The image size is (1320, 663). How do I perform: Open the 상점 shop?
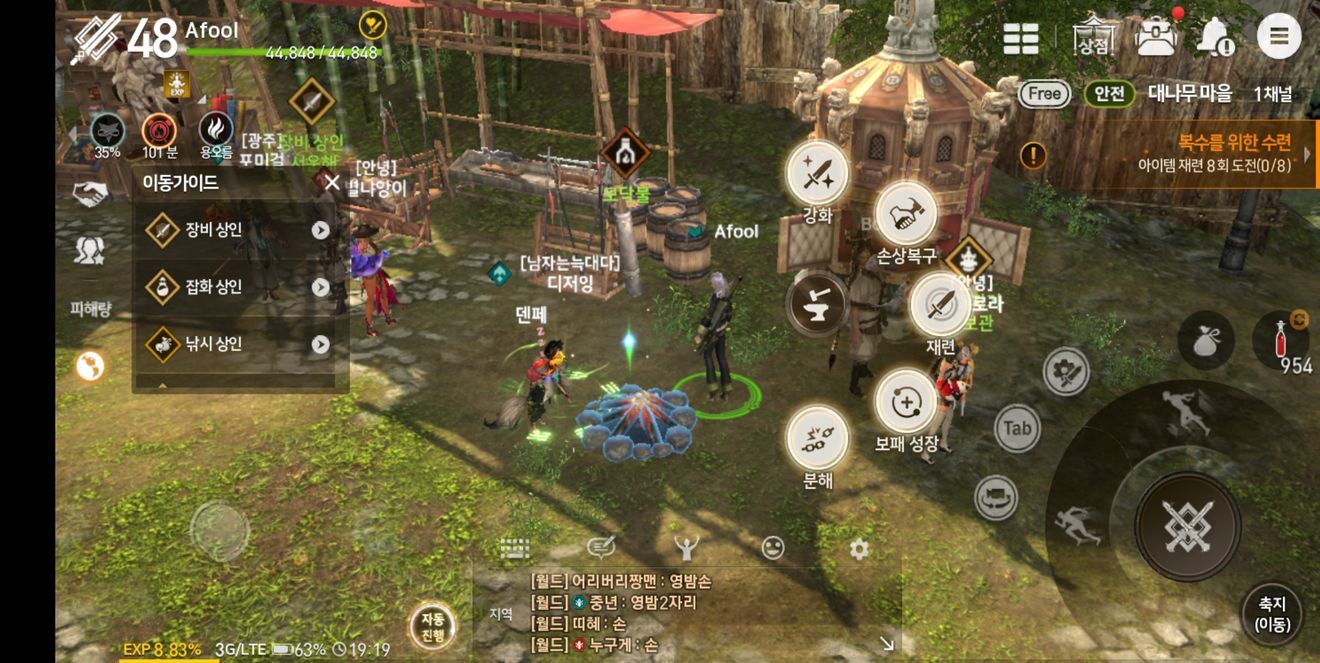click(1092, 38)
